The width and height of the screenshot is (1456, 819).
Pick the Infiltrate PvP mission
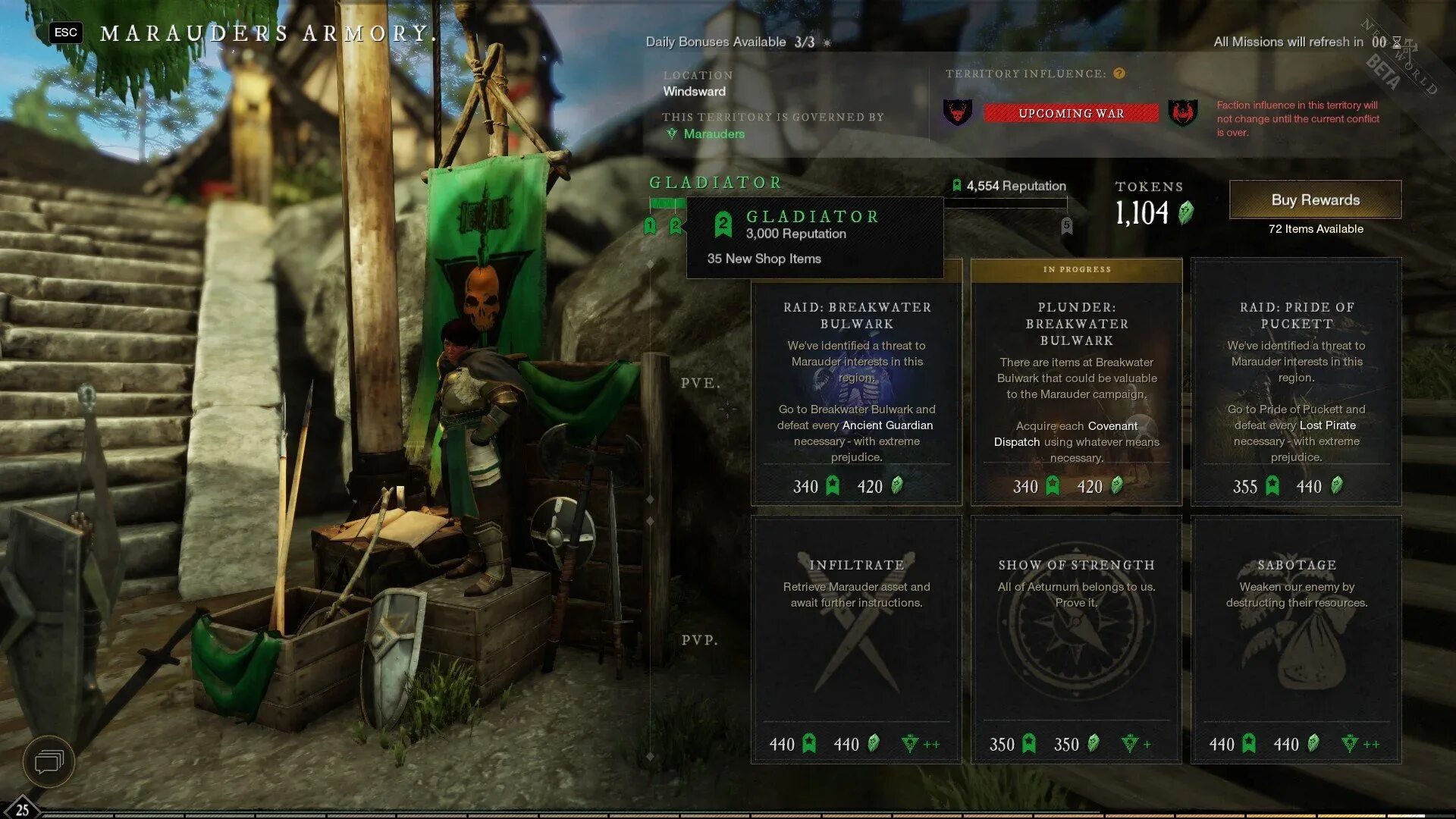pyautogui.click(x=856, y=639)
